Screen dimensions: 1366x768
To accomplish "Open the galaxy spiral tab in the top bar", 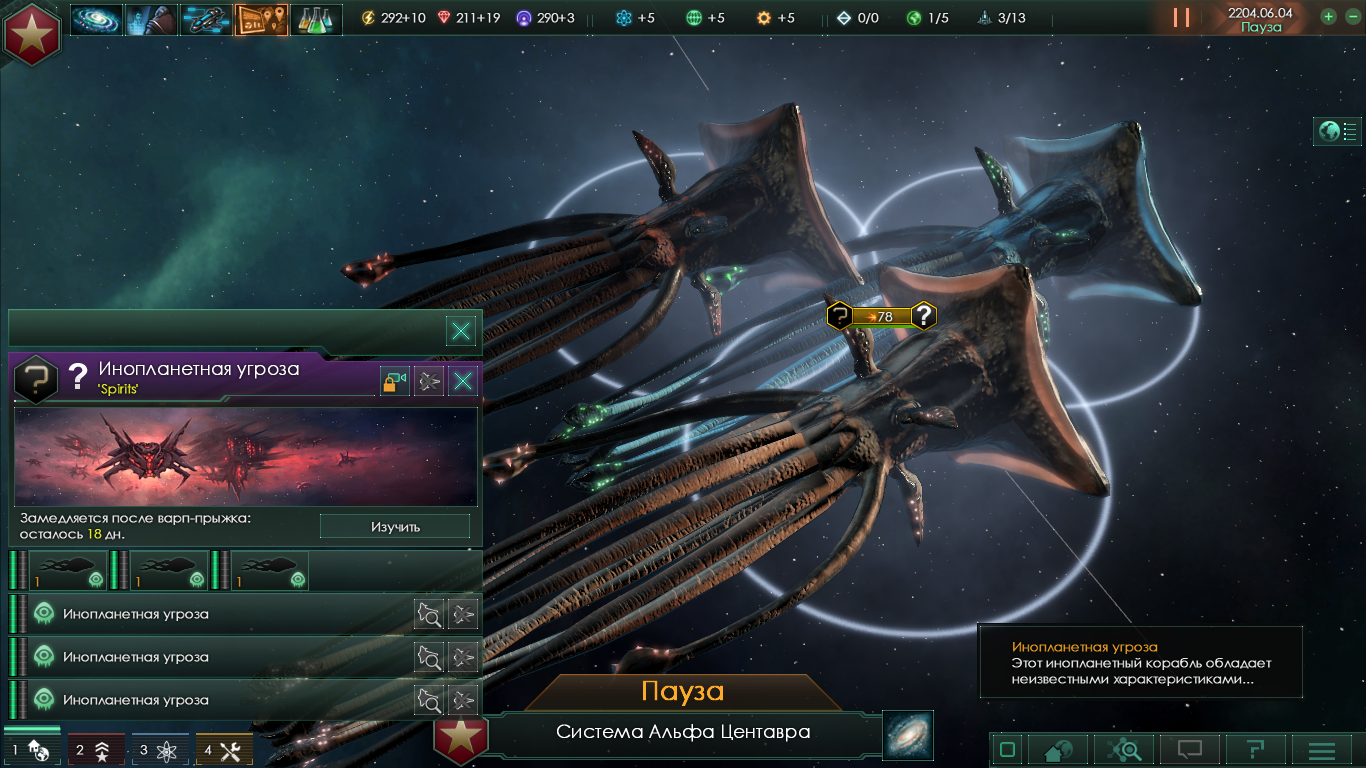I will (96, 19).
